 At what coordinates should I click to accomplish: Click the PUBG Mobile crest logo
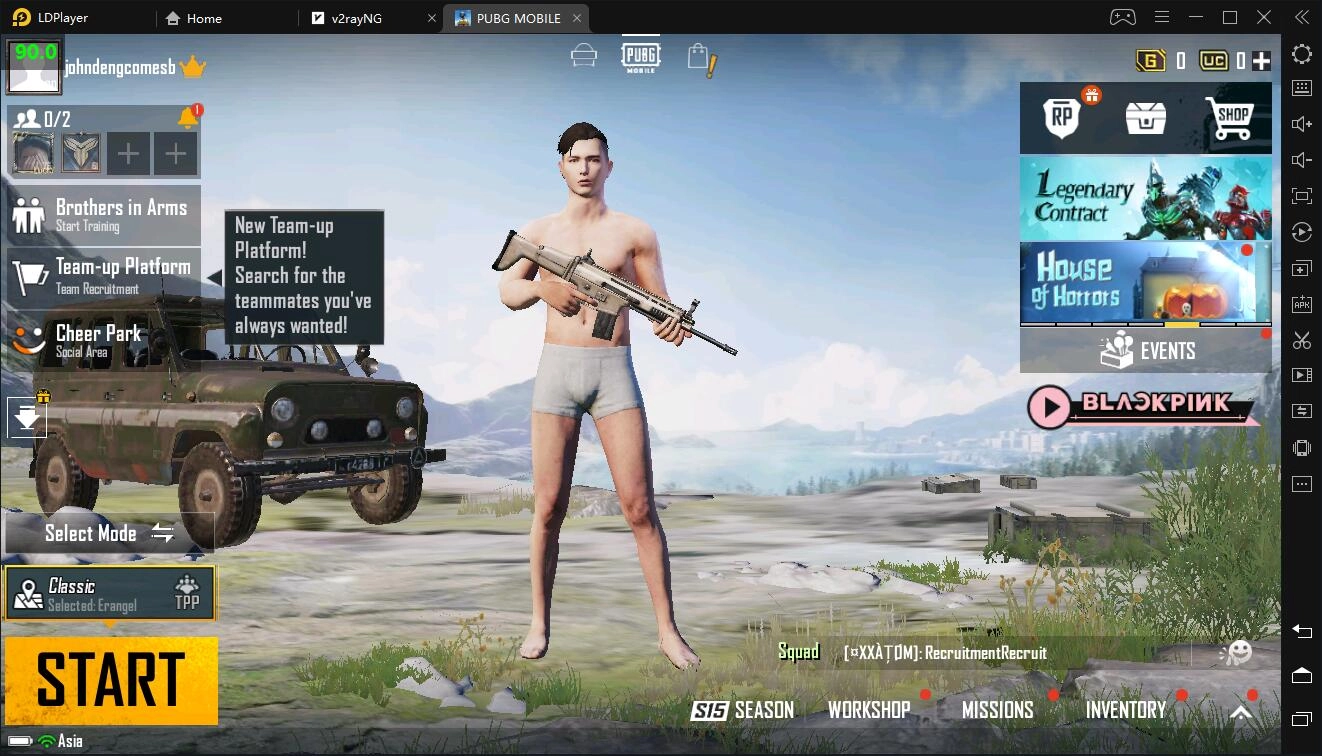pyautogui.click(x=639, y=55)
